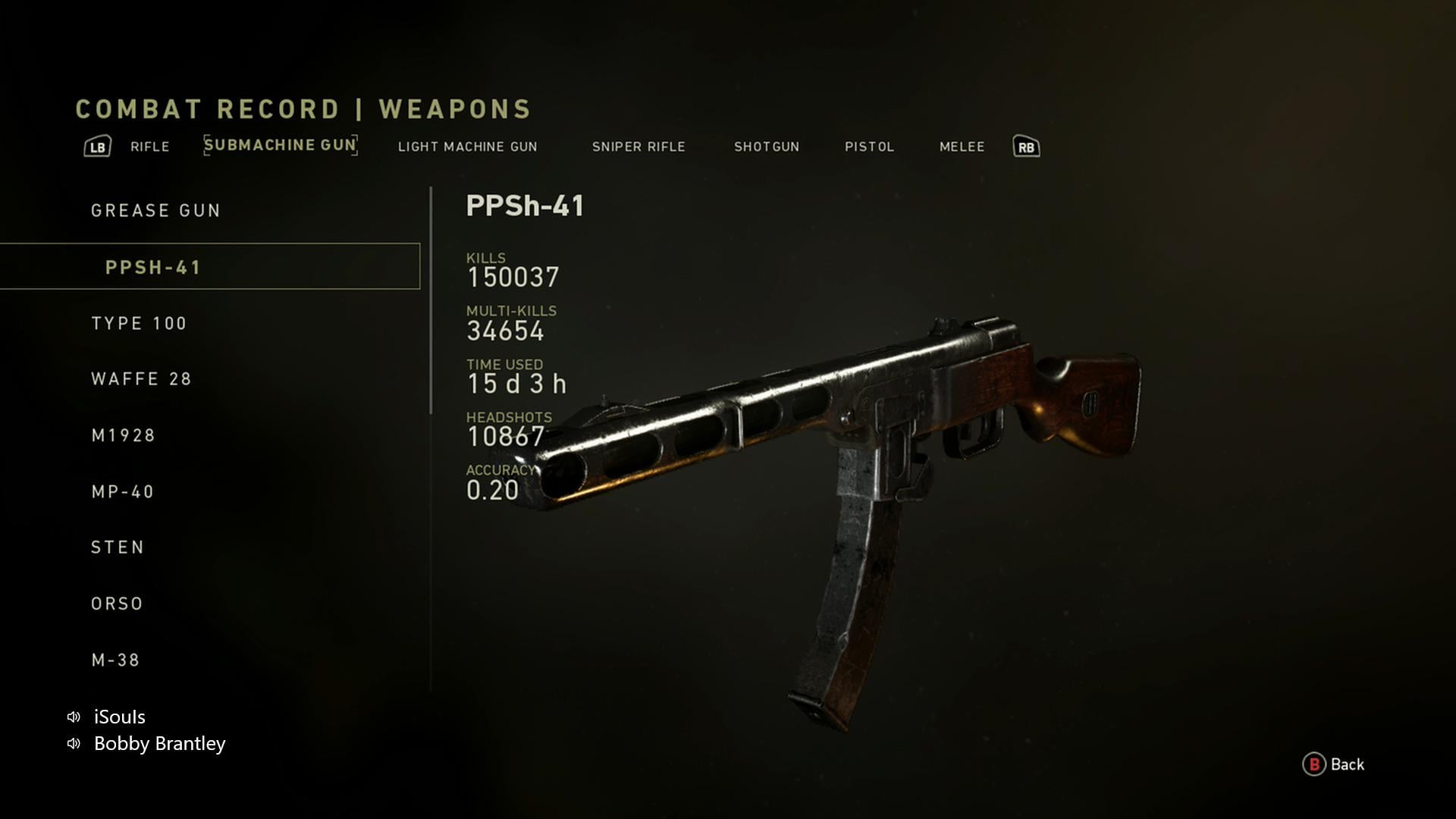Viewport: 1456px width, 819px height.
Task: View stats for the Waffe 28
Action: (x=141, y=379)
